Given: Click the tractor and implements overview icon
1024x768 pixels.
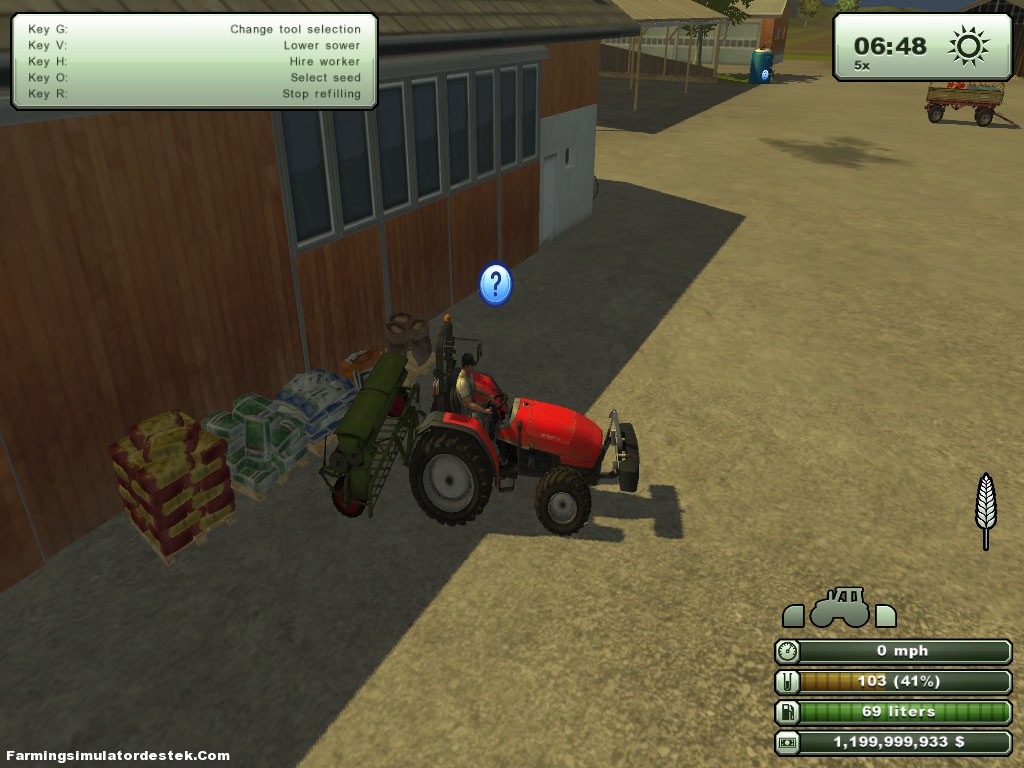Looking at the screenshot, I should point(839,608).
